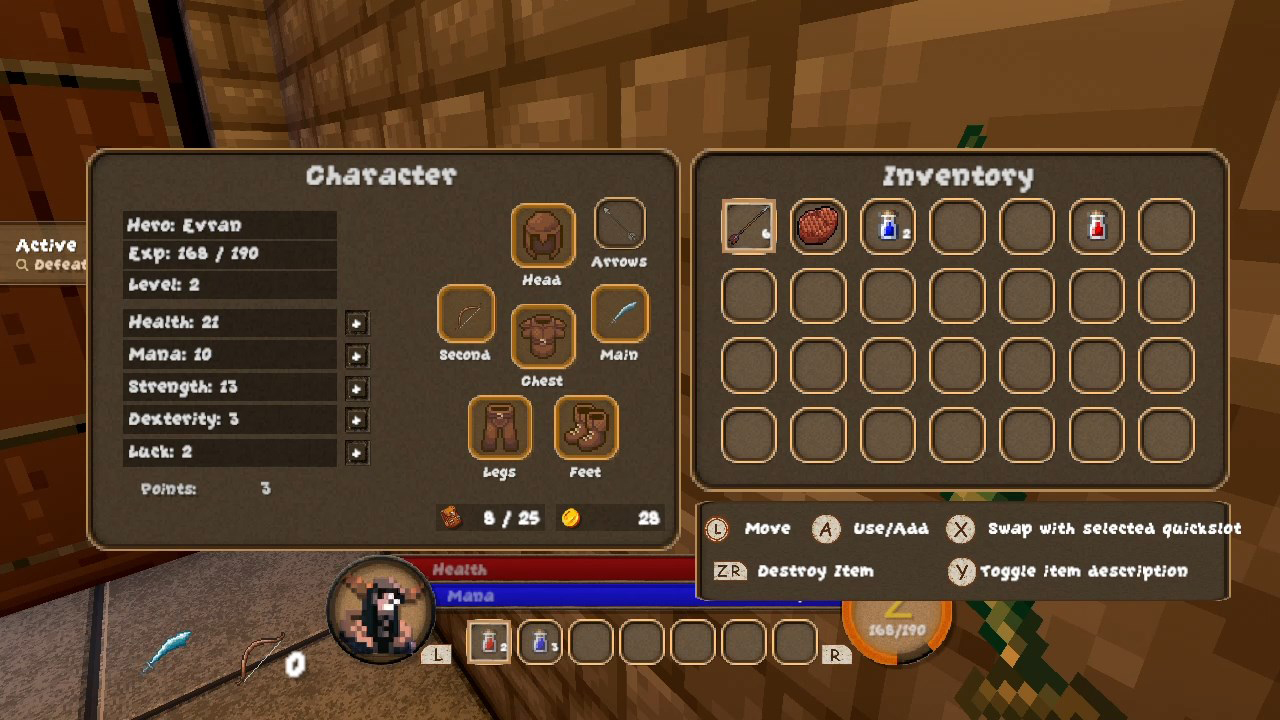
Task: Click the bow in the Second hand slot
Action: 465,313
